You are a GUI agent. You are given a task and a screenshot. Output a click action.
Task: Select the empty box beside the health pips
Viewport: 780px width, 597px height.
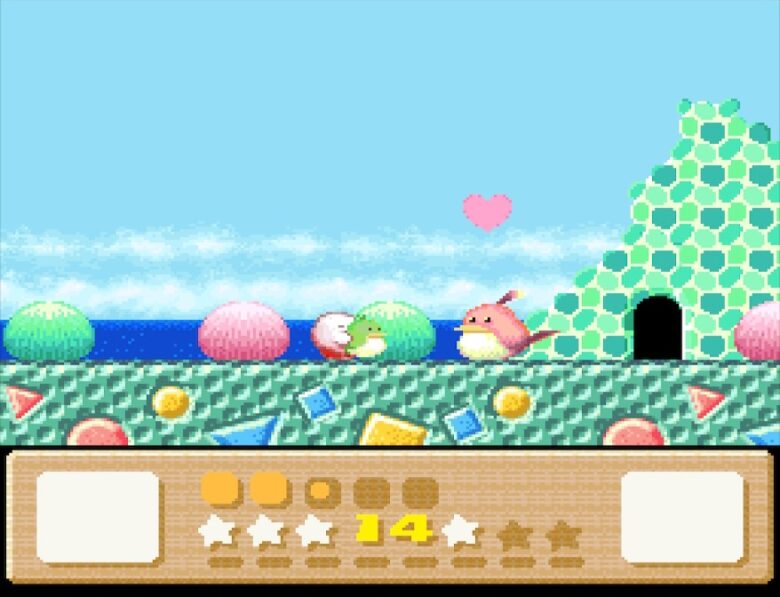click(x=98, y=517)
